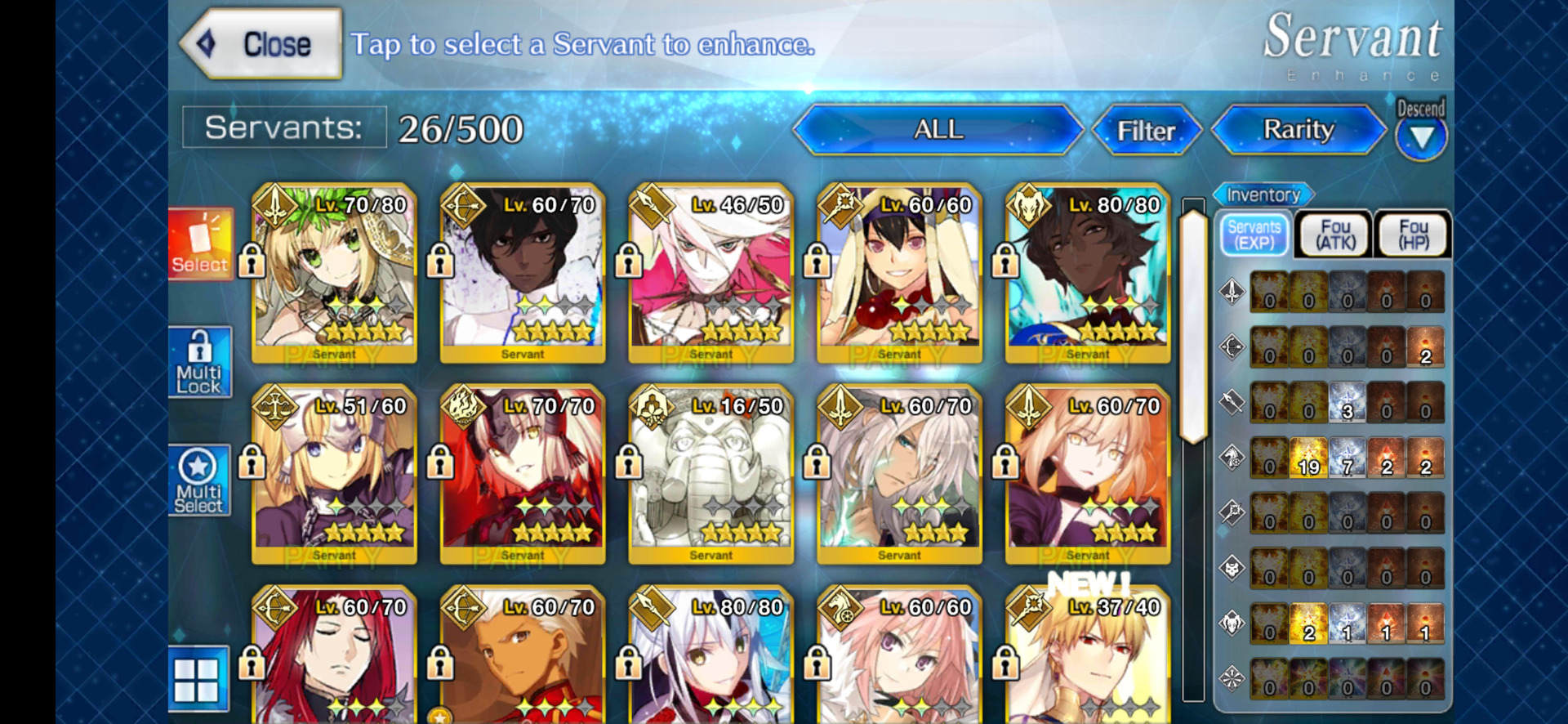
Task: Open the ALL class selector
Action: 938,130
